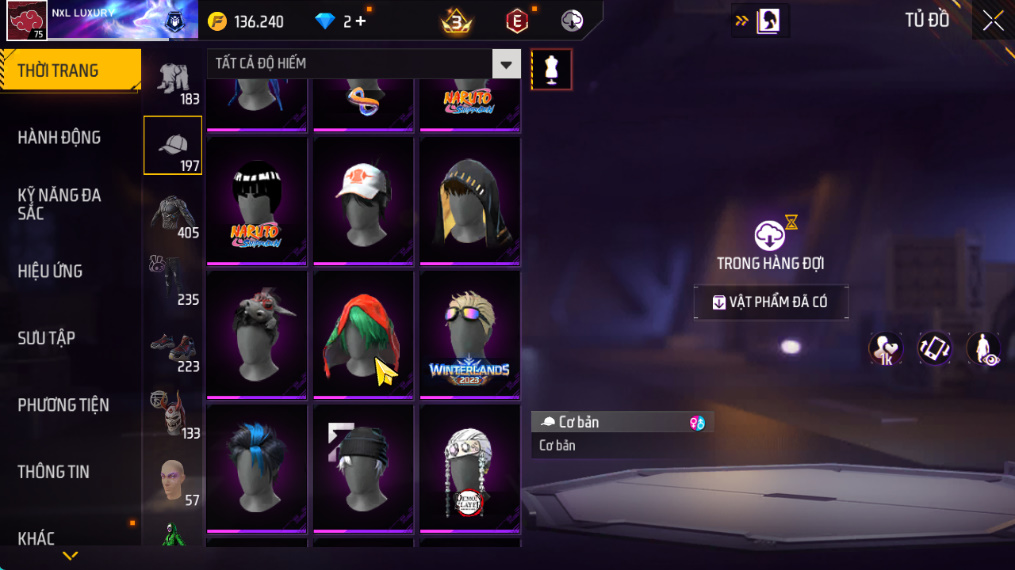1015x570 pixels.
Task: Choose the red and green hood item
Action: [x=363, y=331]
